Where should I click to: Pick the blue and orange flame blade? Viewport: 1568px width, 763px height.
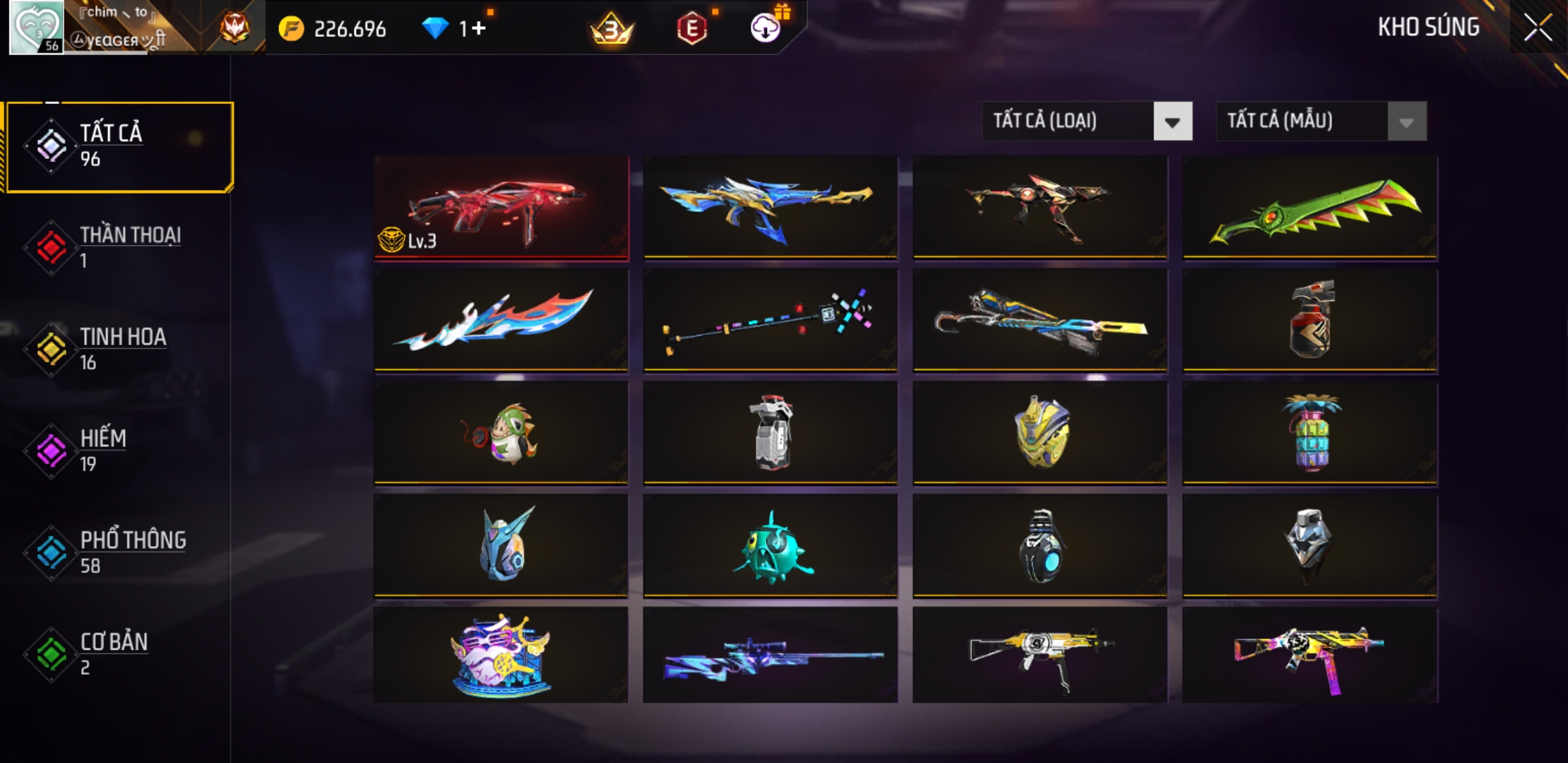501,319
